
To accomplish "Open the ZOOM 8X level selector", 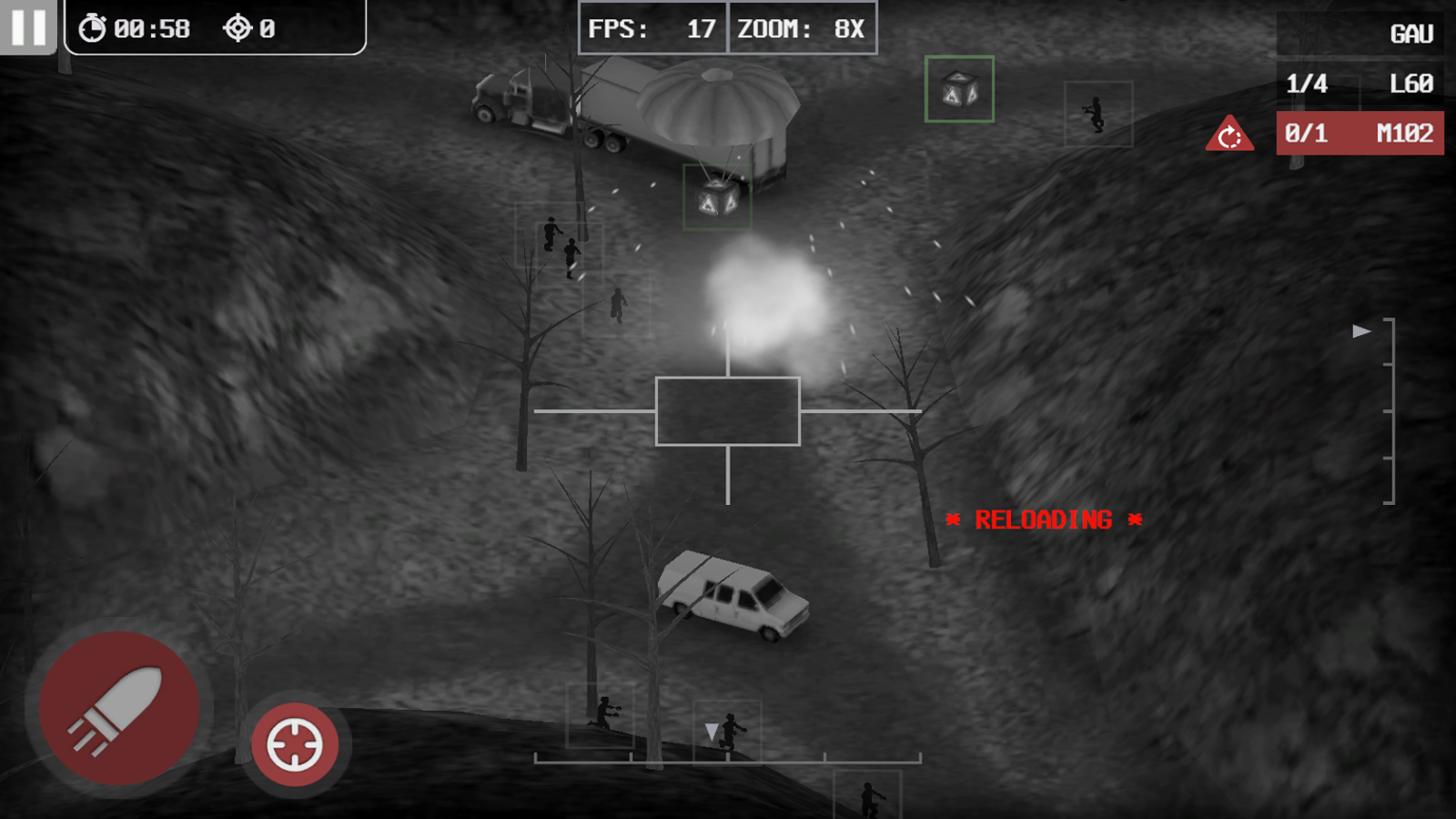I will tap(803, 28).
